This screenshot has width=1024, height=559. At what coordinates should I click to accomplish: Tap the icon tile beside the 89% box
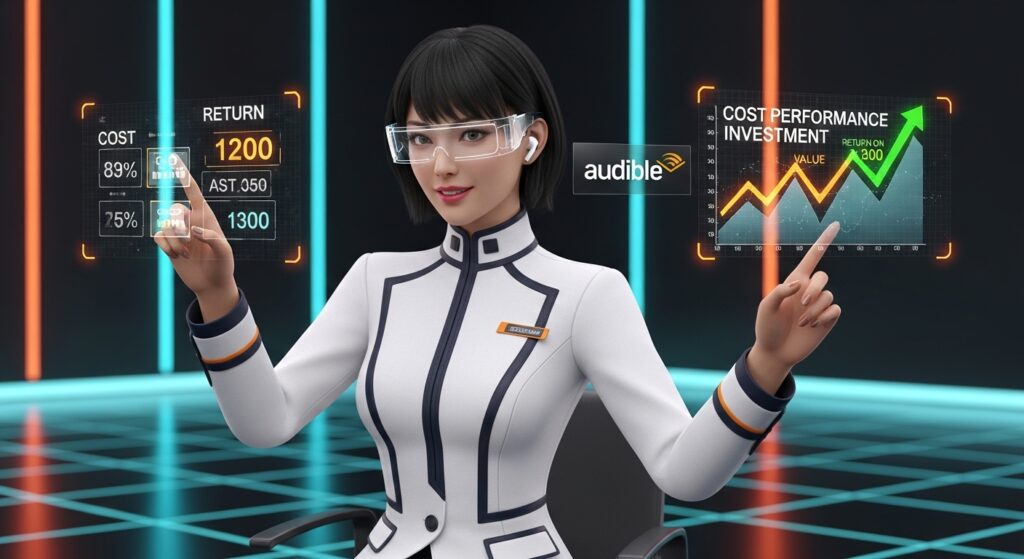168,167
